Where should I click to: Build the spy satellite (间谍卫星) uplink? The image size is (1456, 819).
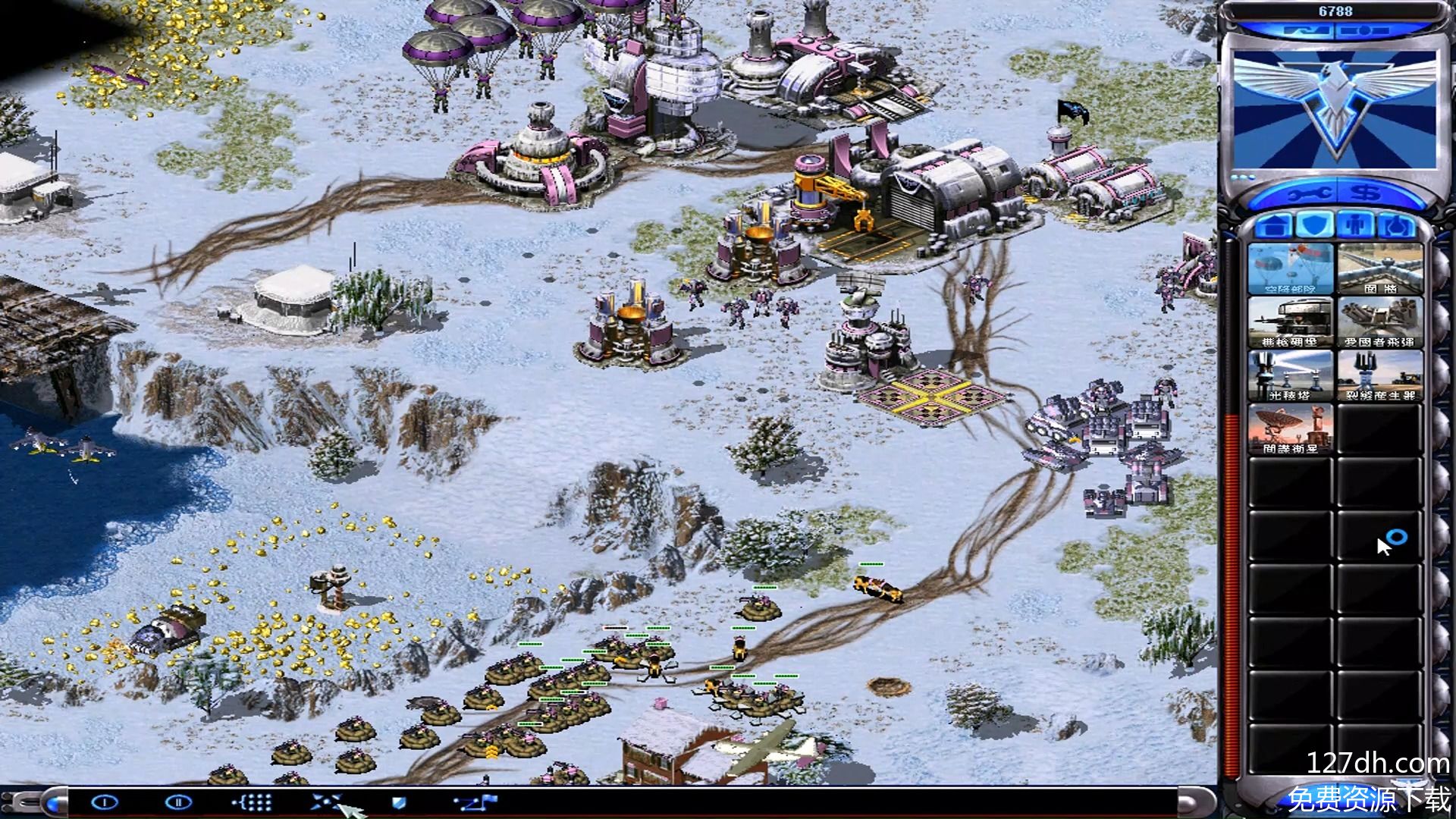pos(1290,428)
